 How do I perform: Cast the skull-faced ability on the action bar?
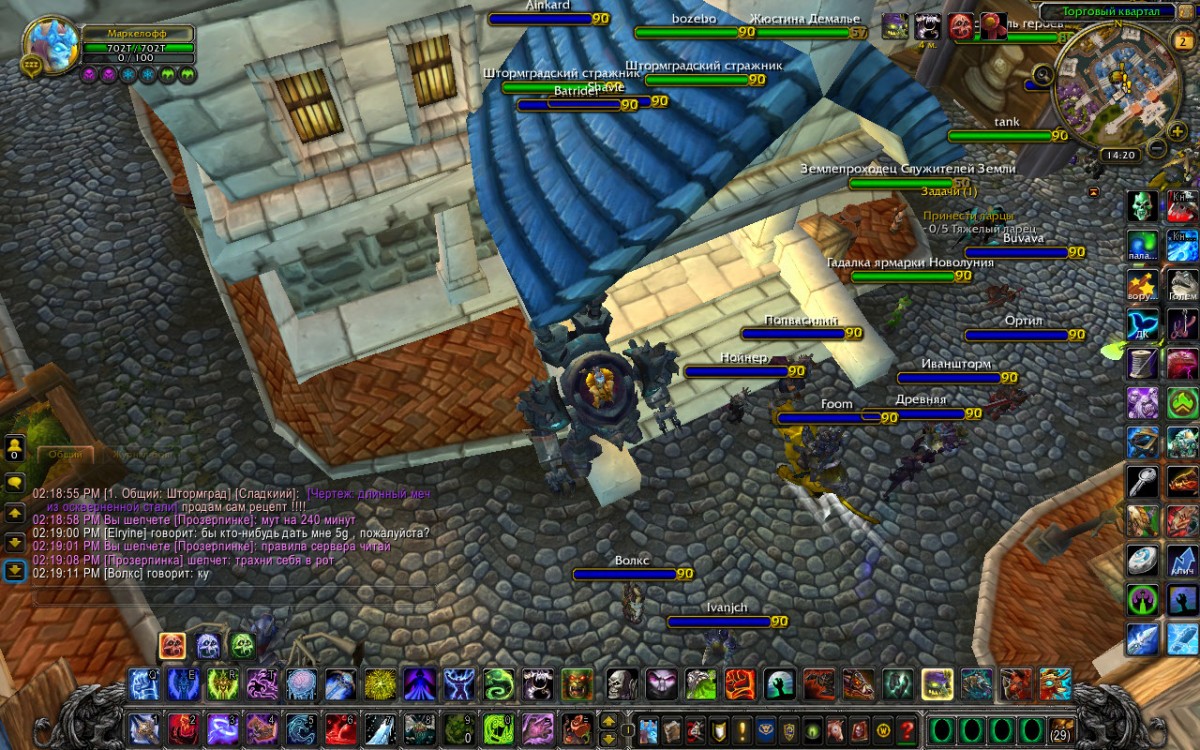[621, 685]
